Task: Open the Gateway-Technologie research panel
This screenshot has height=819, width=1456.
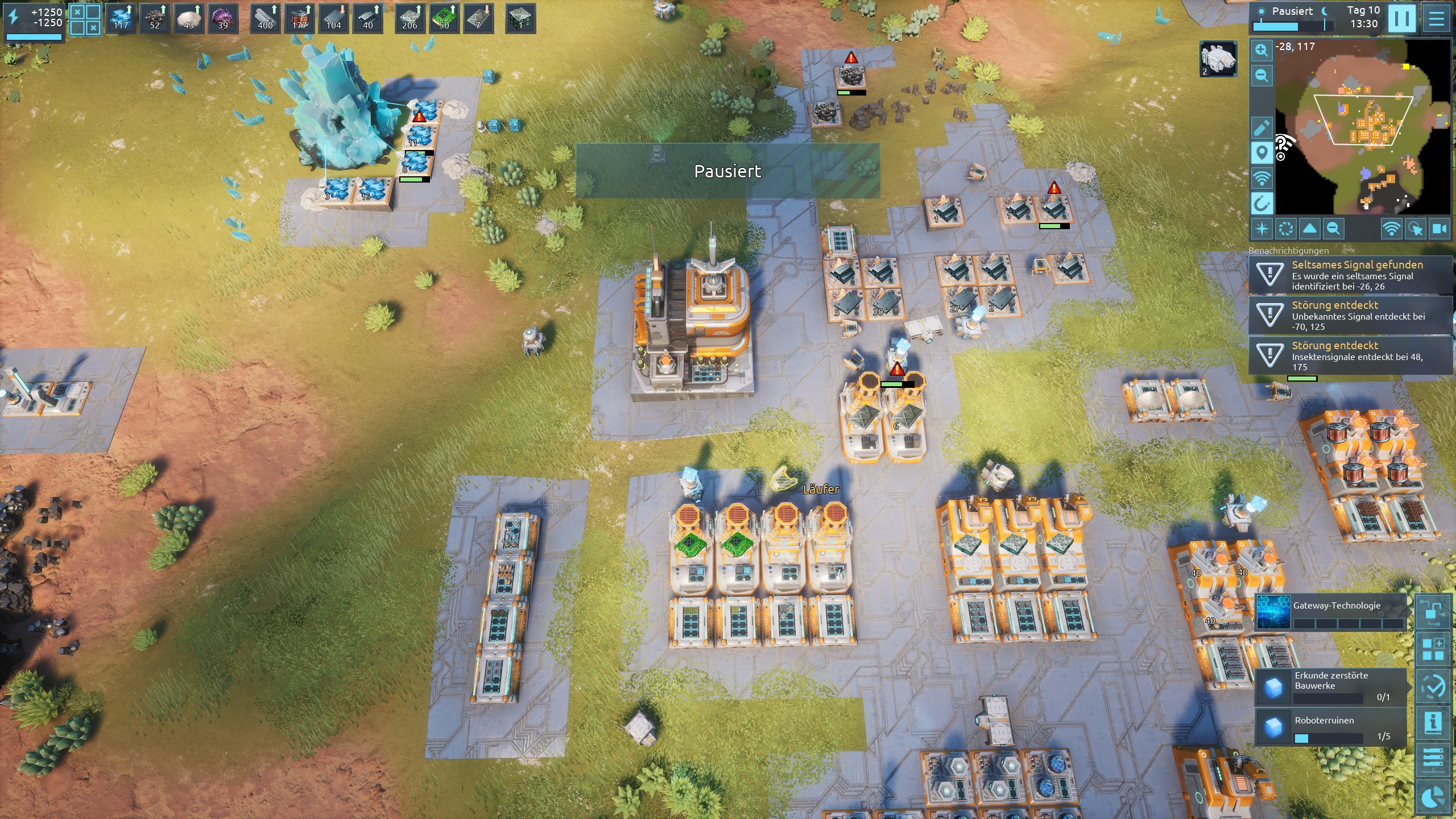Action: pyautogui.click(x=1331, y=613)
